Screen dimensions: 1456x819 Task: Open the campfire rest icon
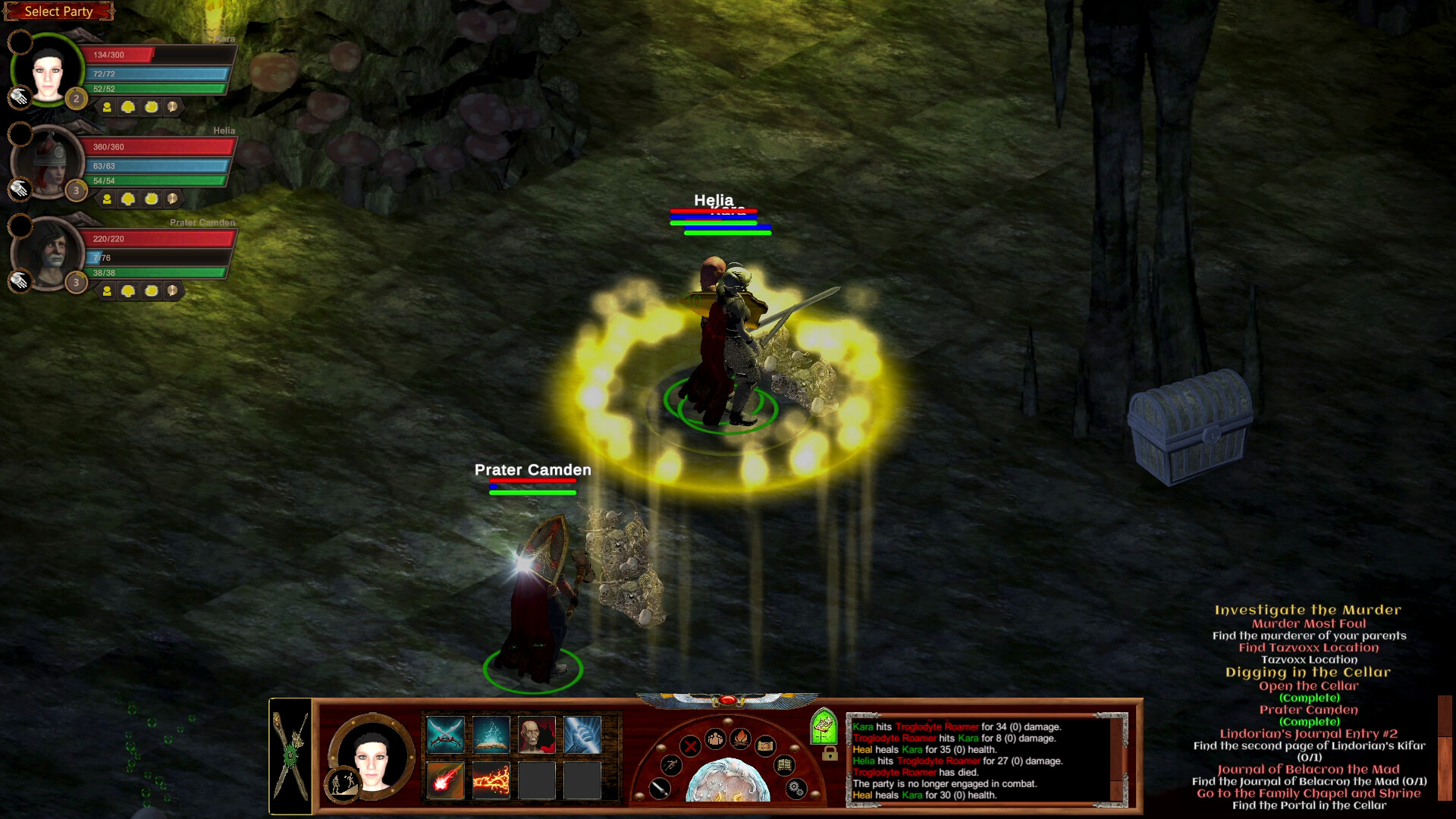[742, 739]
